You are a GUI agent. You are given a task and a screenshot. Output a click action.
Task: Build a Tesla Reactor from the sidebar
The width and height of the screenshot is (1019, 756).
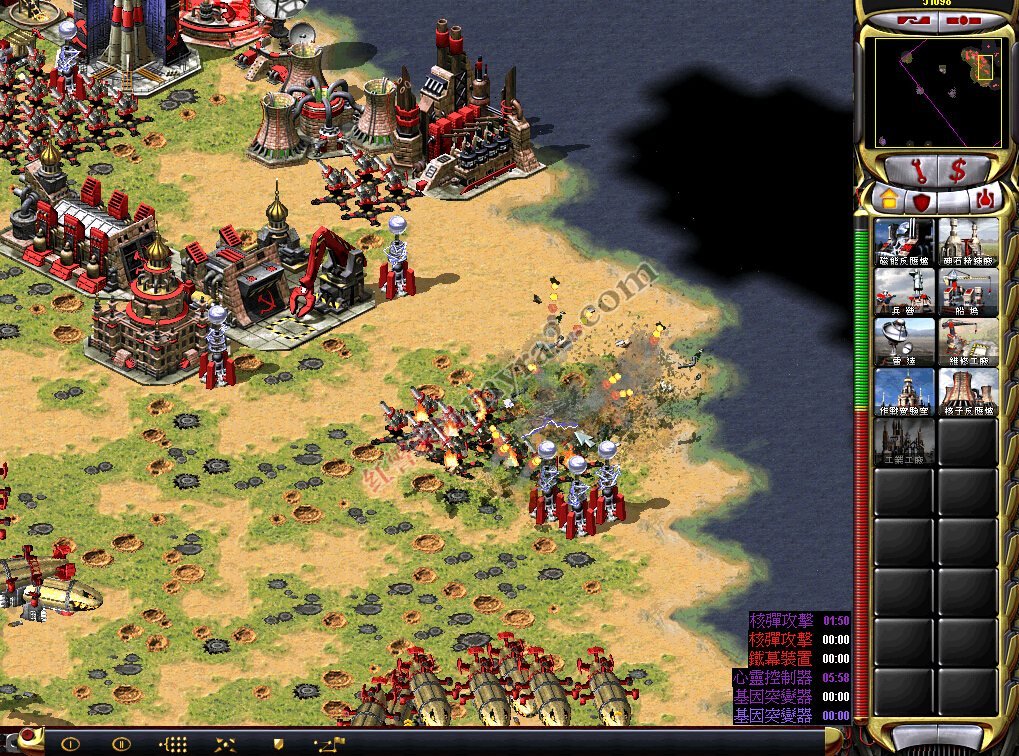pyautogui.click(x=904, y=241)
